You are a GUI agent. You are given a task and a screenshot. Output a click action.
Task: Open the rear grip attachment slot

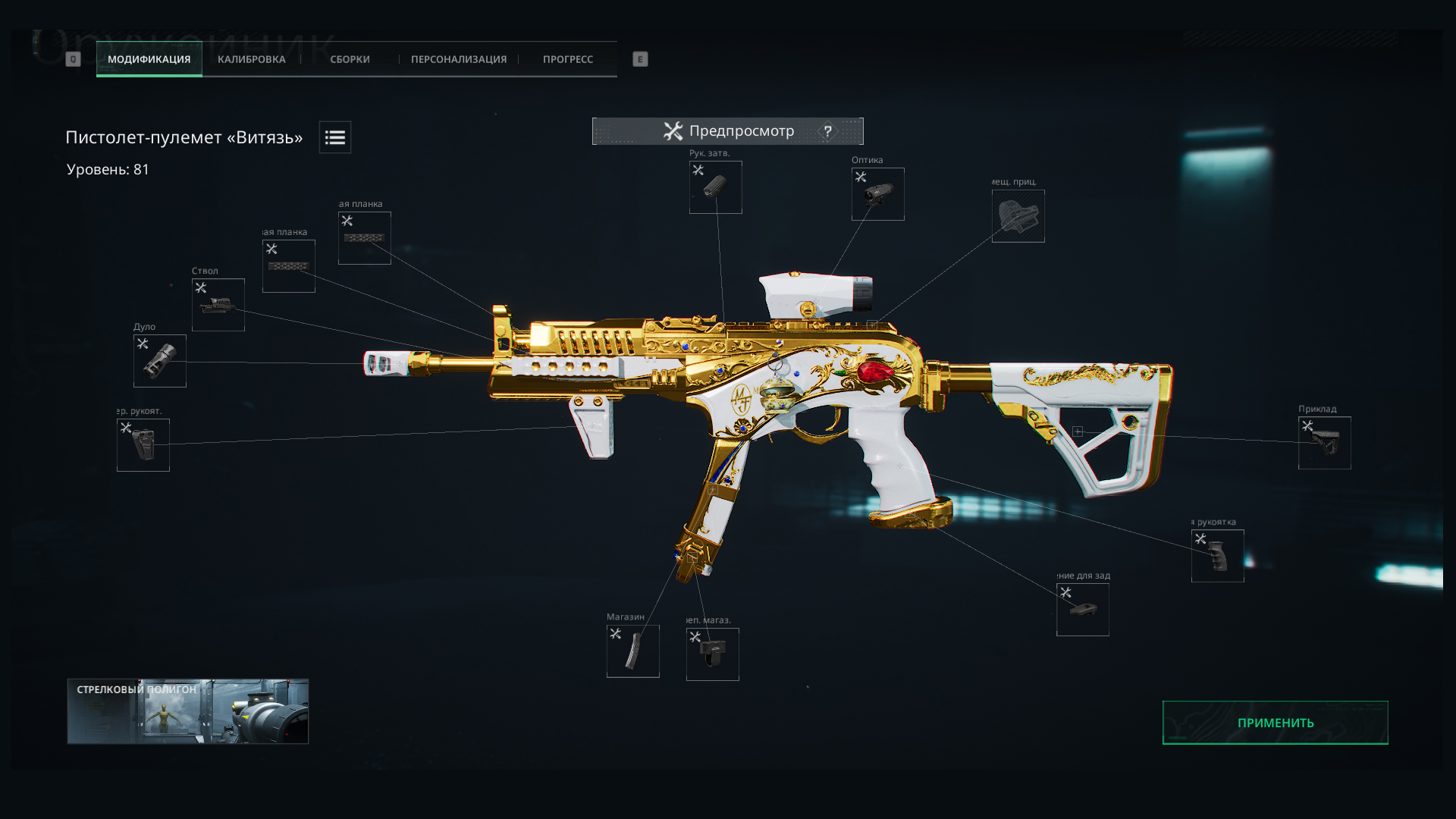[x=1217, y=556]
